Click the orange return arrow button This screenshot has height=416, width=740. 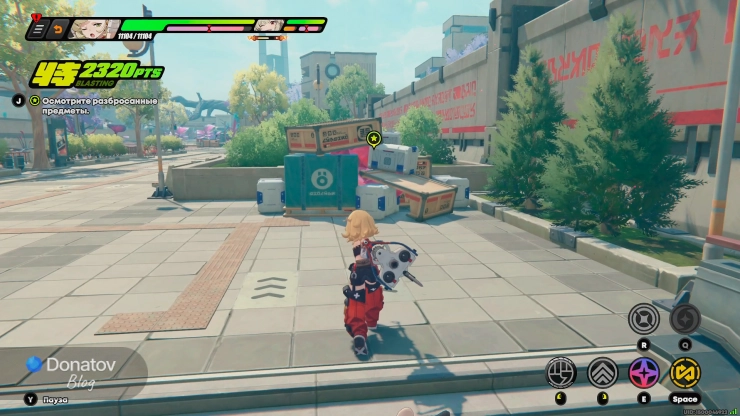pos(56,30)
